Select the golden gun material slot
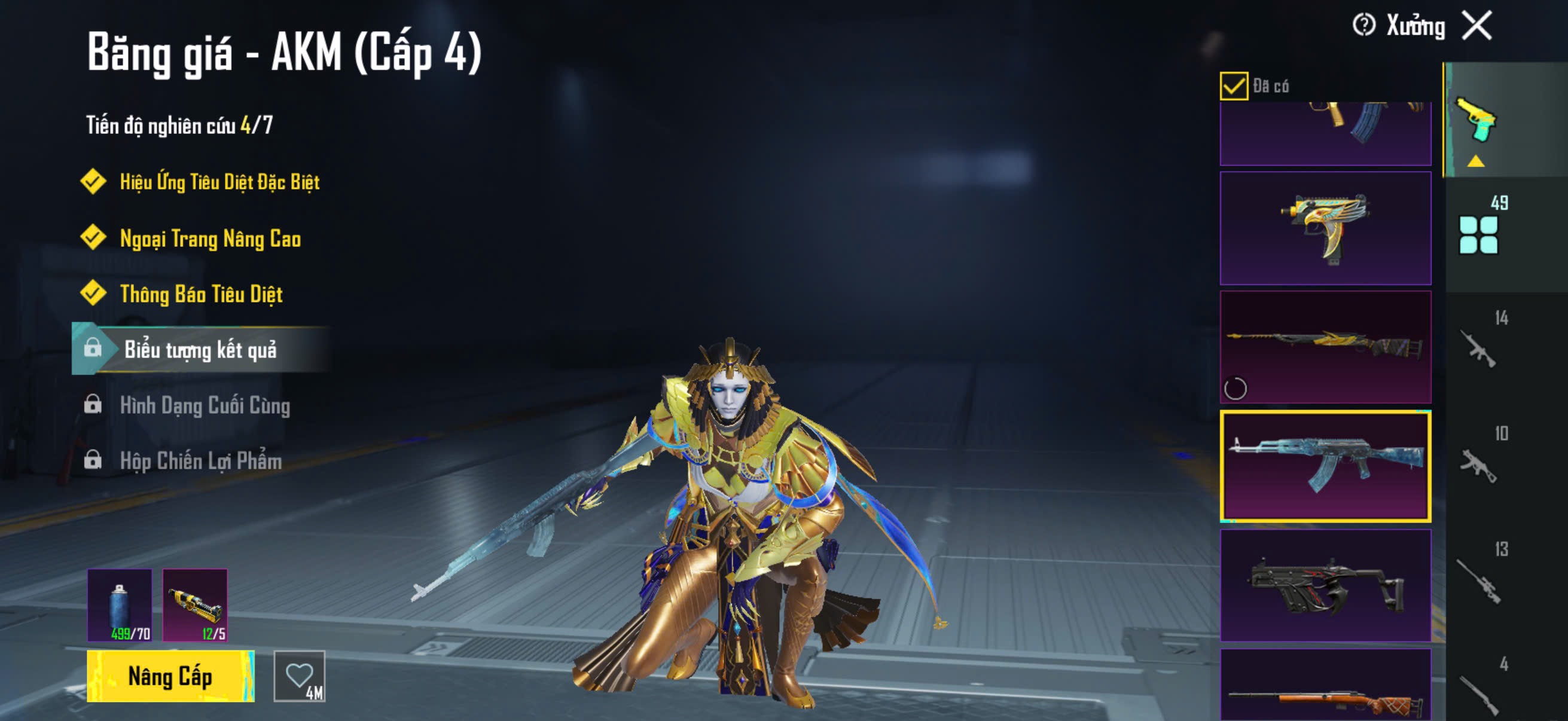Image resolution: width=1568 pixels, height=721 pixels. [195, 605]
